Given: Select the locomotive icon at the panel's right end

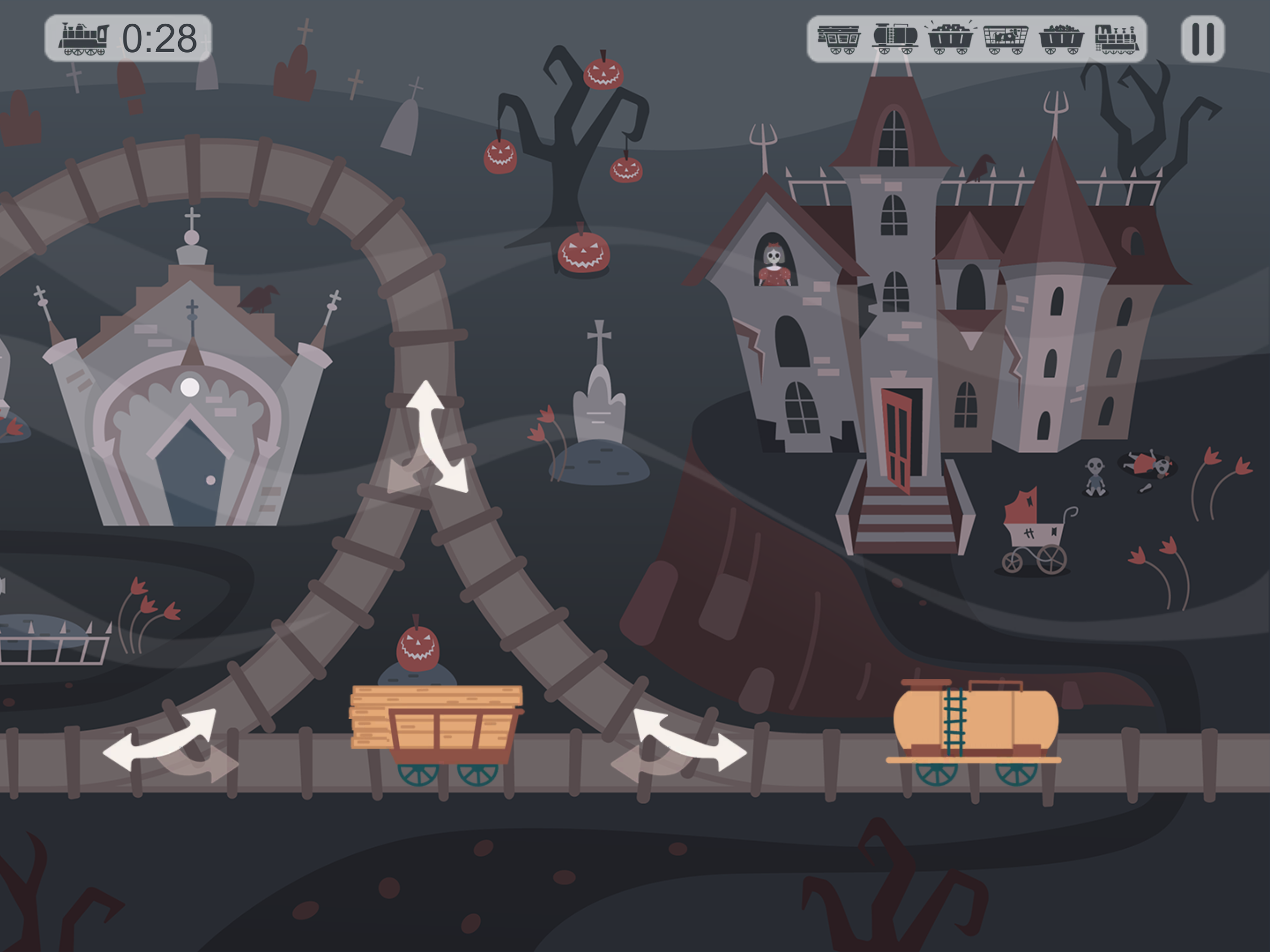Looking at the screenshot, I should pyautogui.click(x=1118, y=37).
